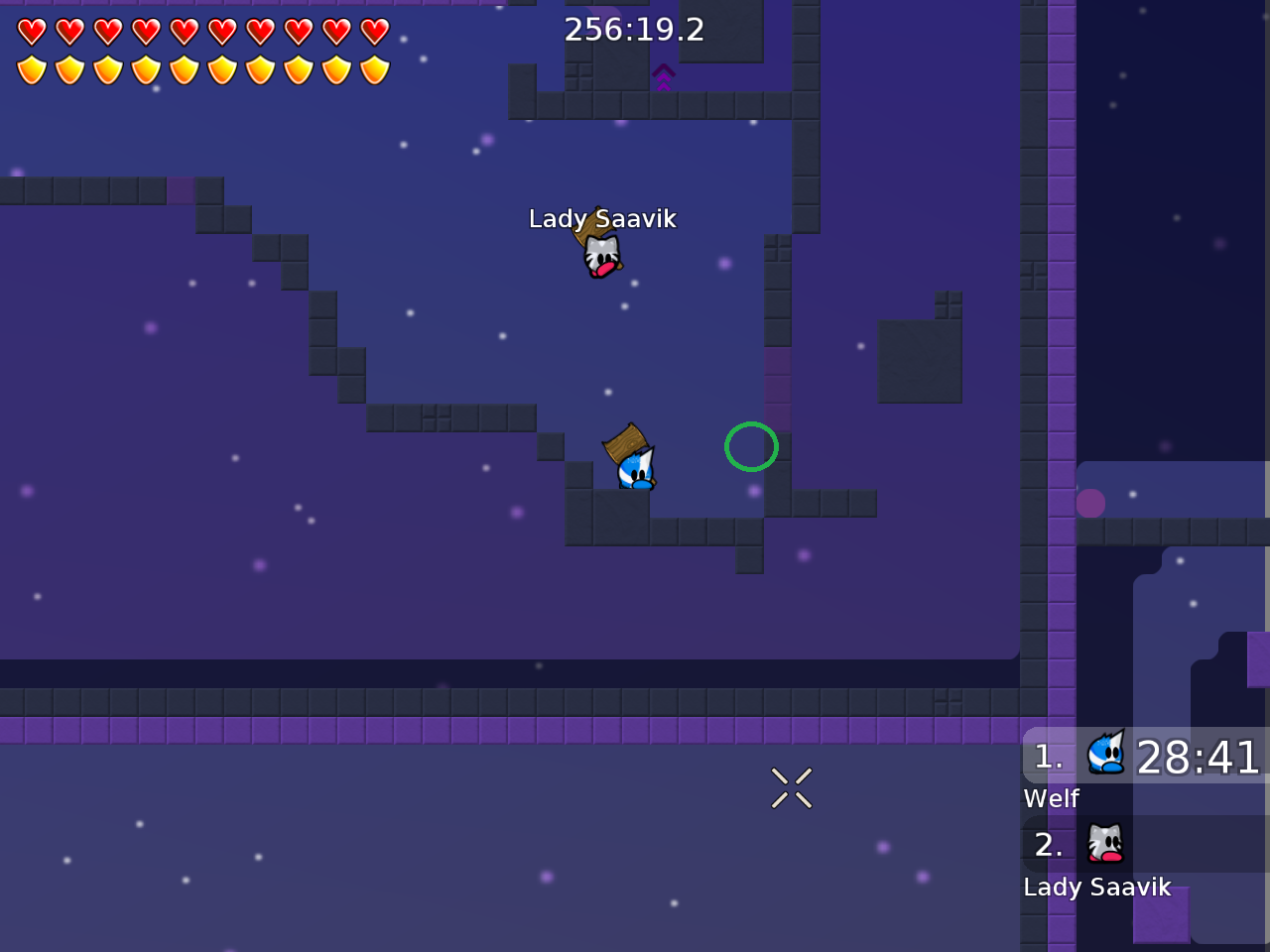Click the second shield armor icon

[x=68, y=68]
